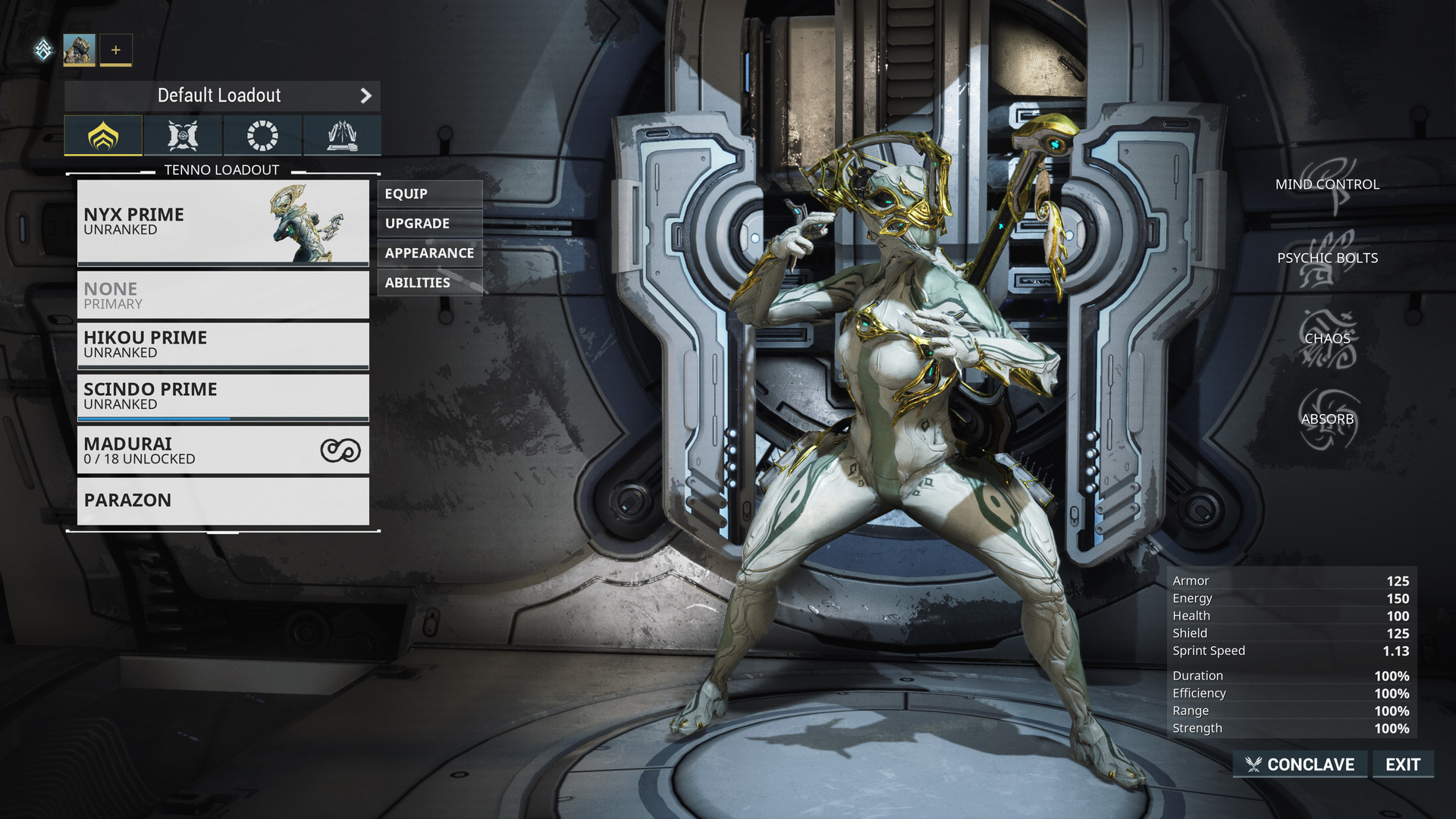Viewport: 1456px width, 819px height.
Task: Select the Scindo Prime melee slot
Action: click(x=223, y=397)
